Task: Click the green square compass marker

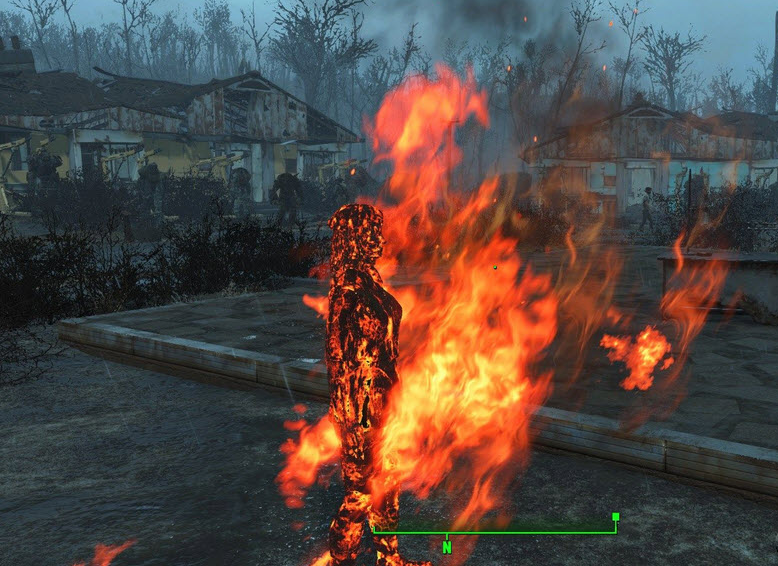Action: click(615, 517)
